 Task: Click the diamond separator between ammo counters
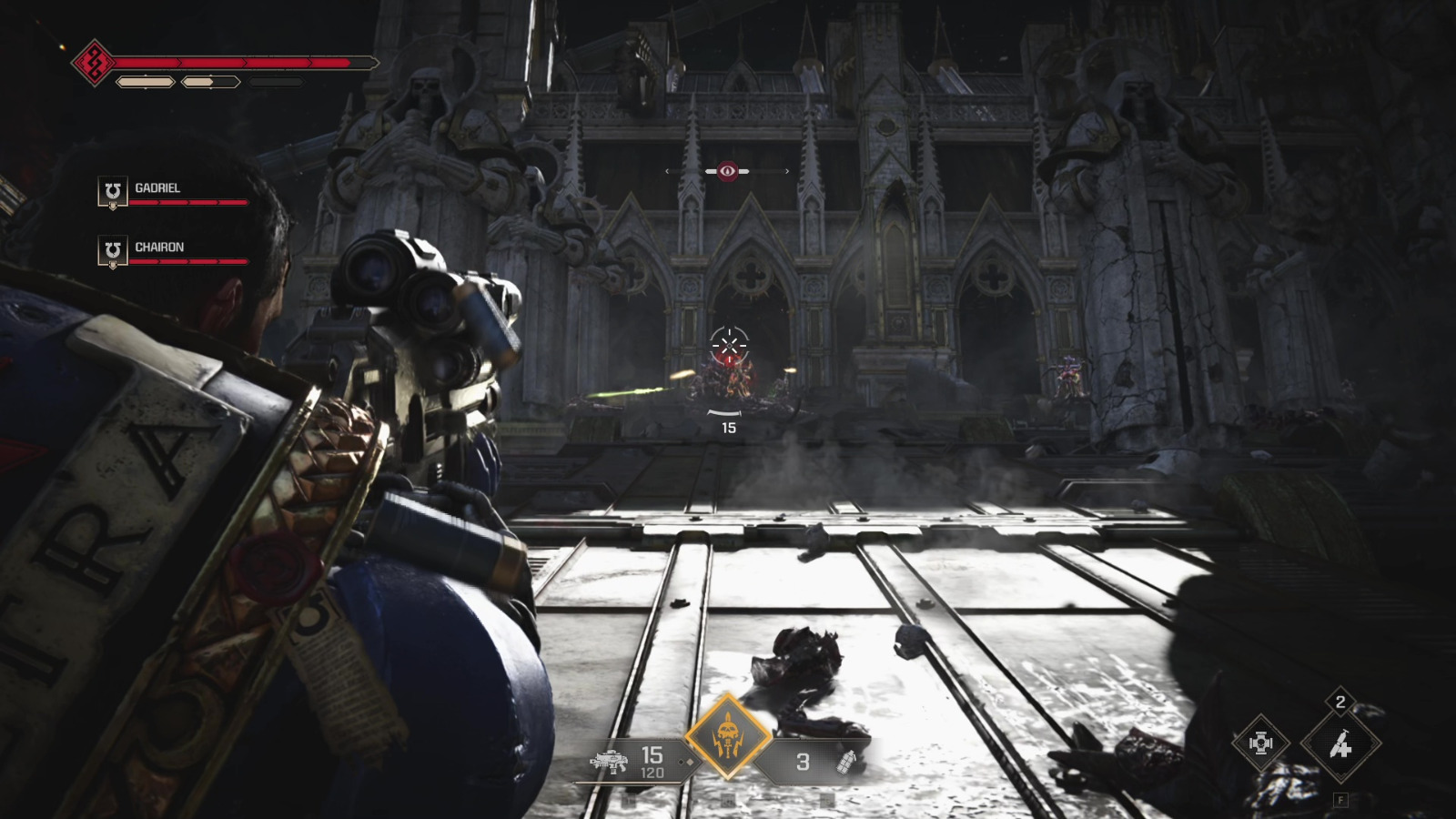(685, 763)
